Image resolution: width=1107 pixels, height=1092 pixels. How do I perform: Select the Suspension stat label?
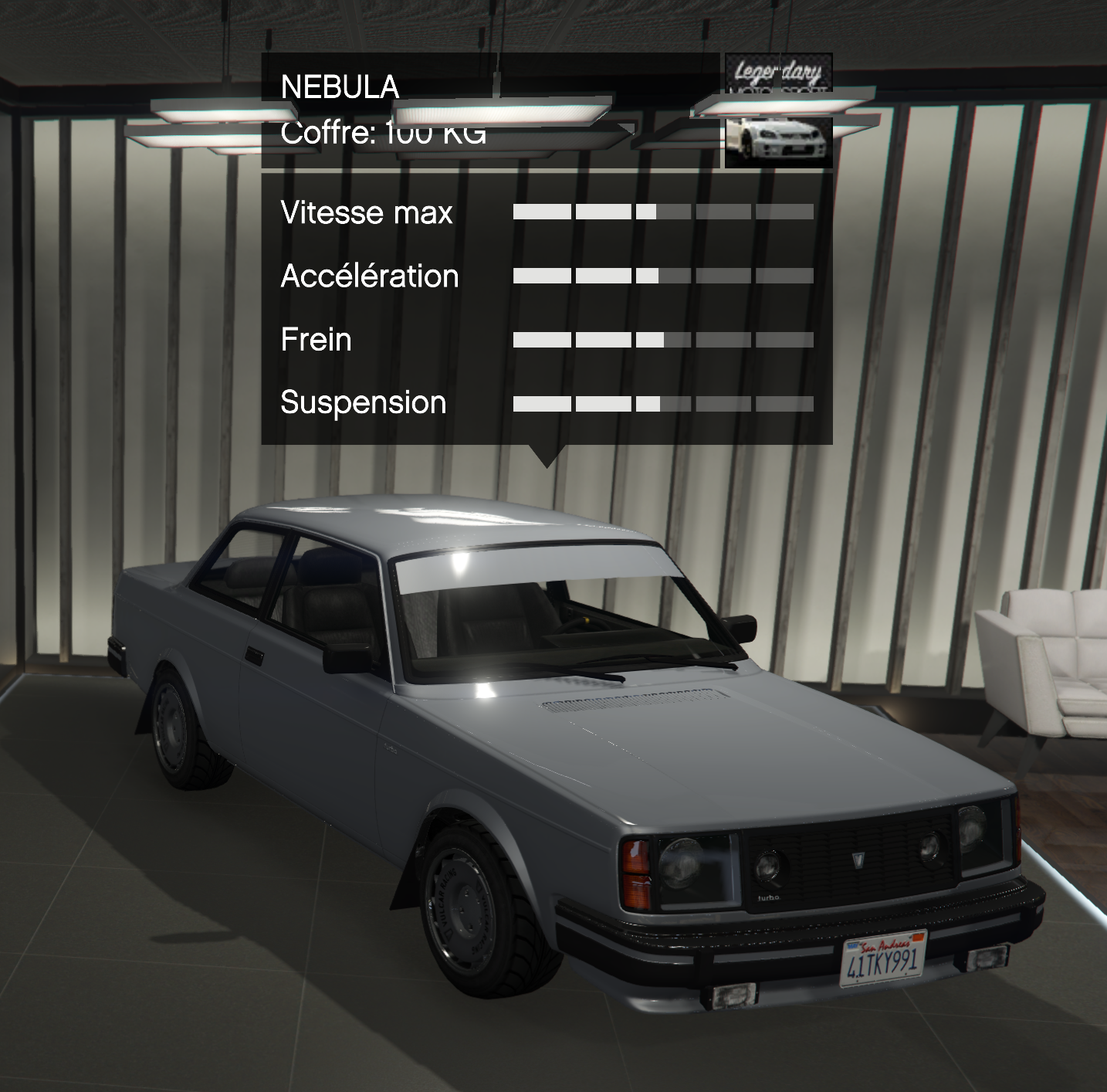coord(362,402)
